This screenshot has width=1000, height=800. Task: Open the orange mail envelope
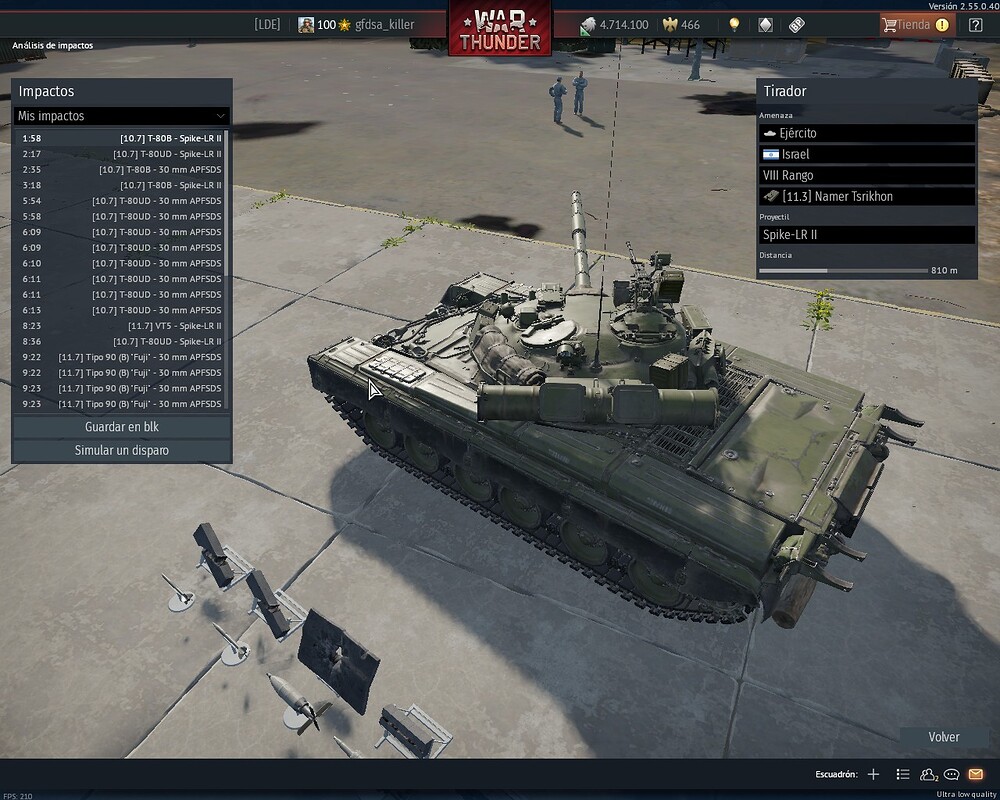pyautogui.click(x=976, y=774)
